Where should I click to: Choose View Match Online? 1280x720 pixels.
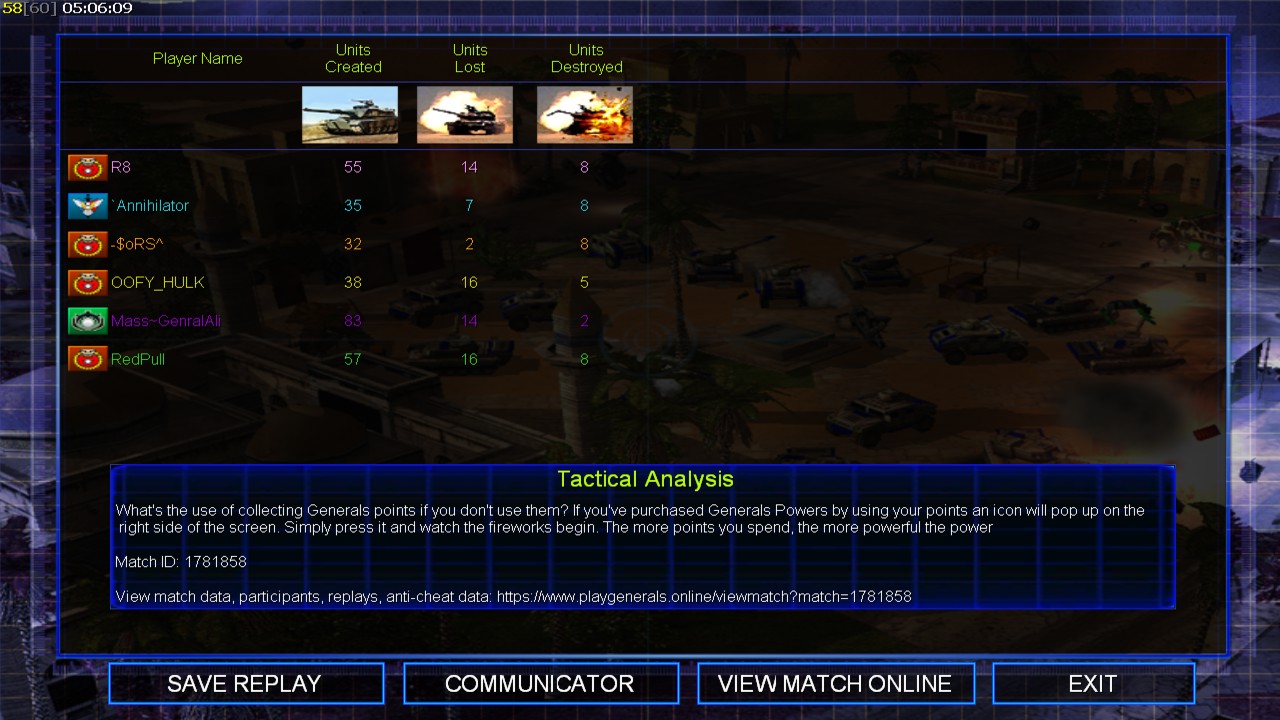tap(835, 684)
